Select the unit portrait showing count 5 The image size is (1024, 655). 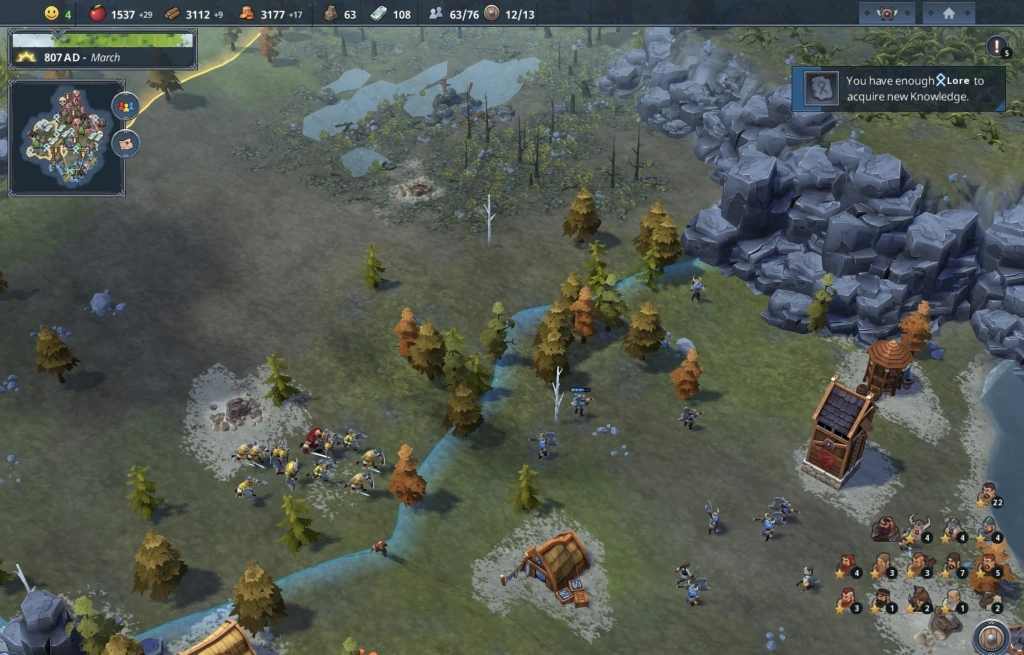988,565
